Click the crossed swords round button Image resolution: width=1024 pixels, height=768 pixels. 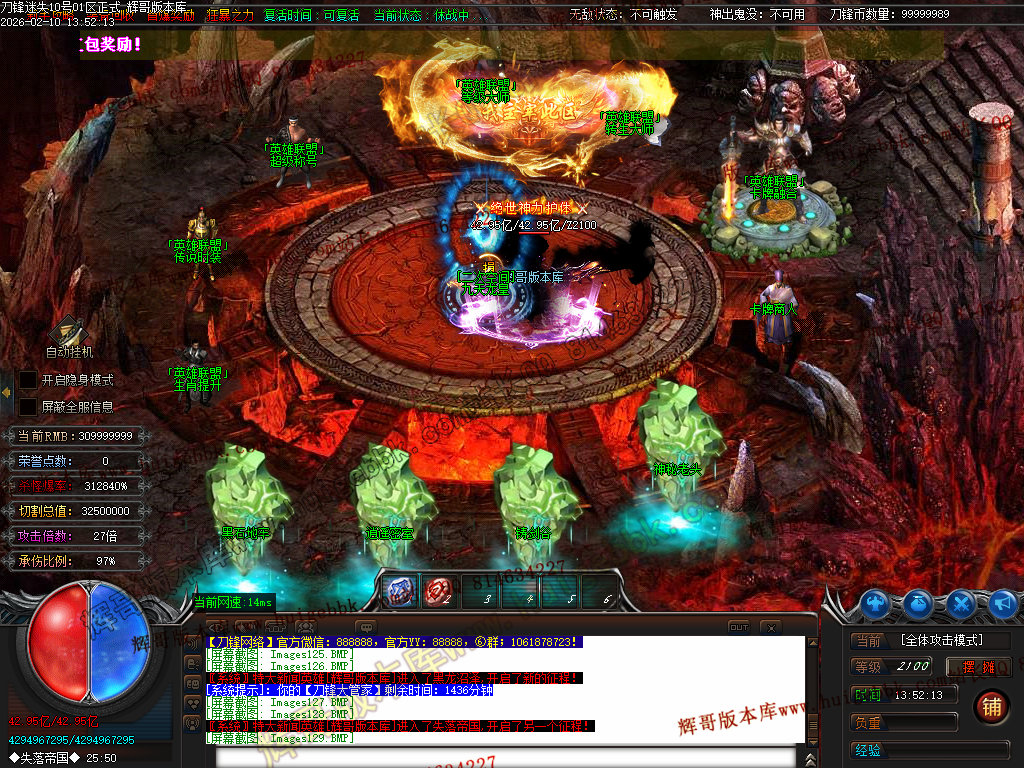click(x=961, y=603)
